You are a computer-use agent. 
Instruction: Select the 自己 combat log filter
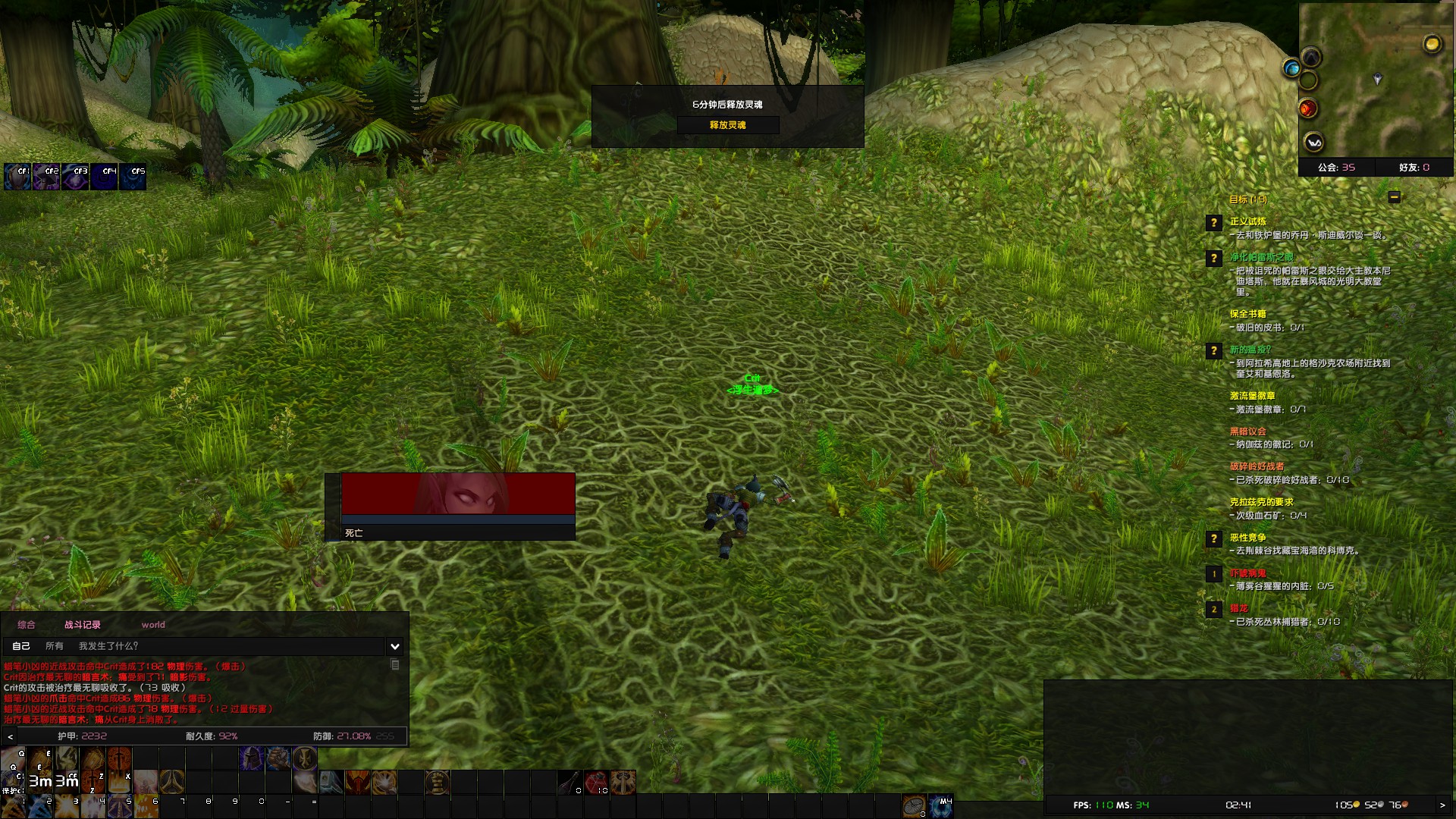point(21,646)
